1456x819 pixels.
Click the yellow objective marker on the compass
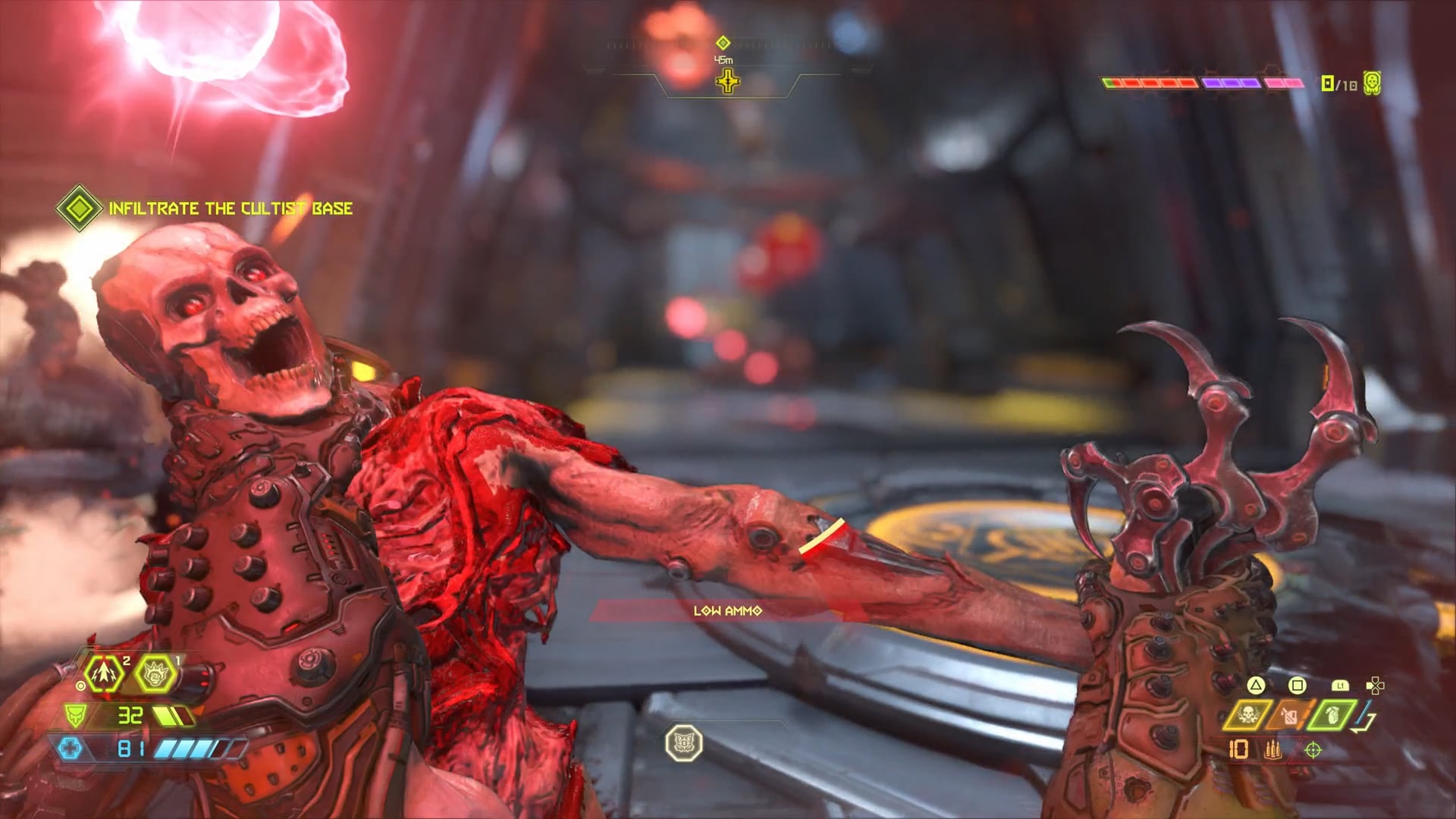[x=728, y=80]
